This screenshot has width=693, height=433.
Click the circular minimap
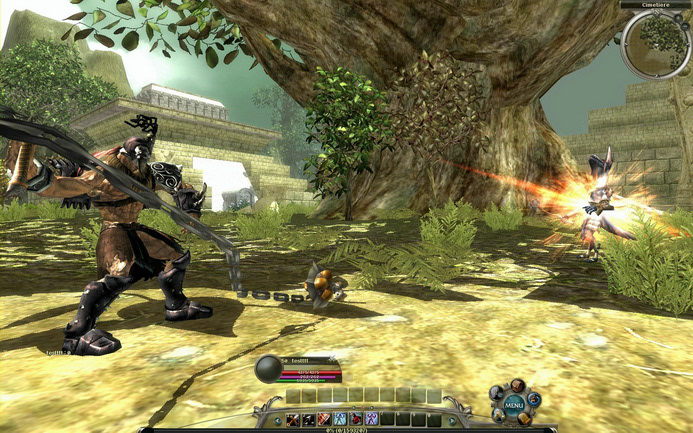click(654, 44)
